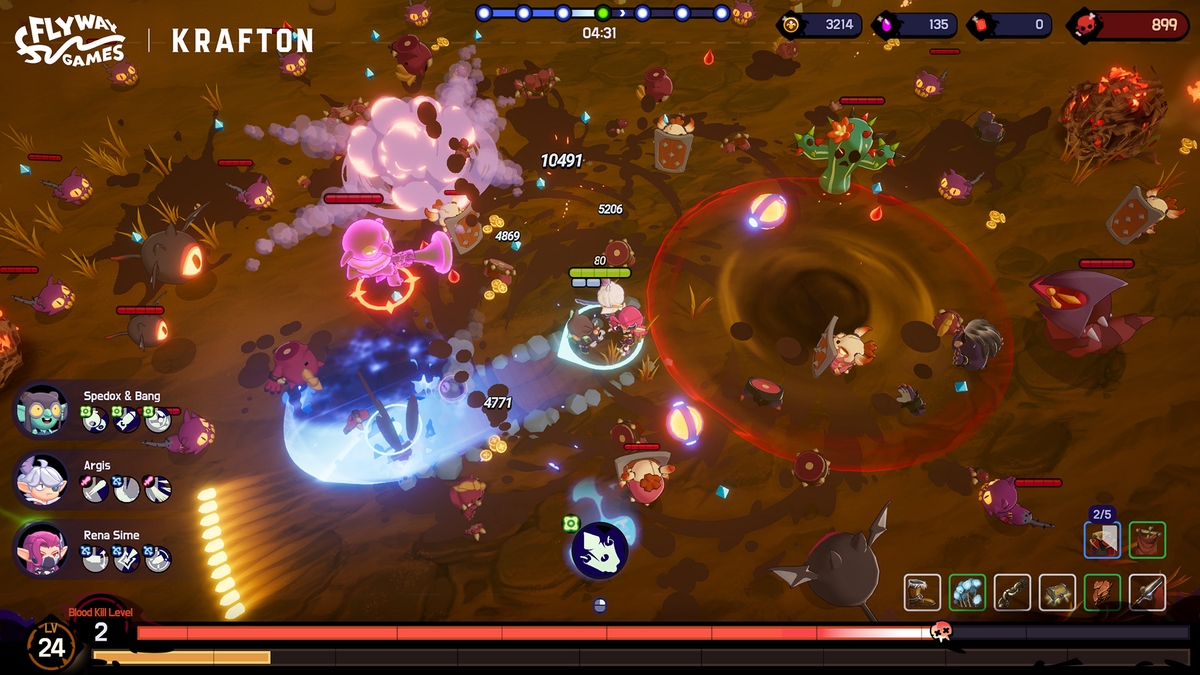Click the KRAFTON logo

coord(242,41)
